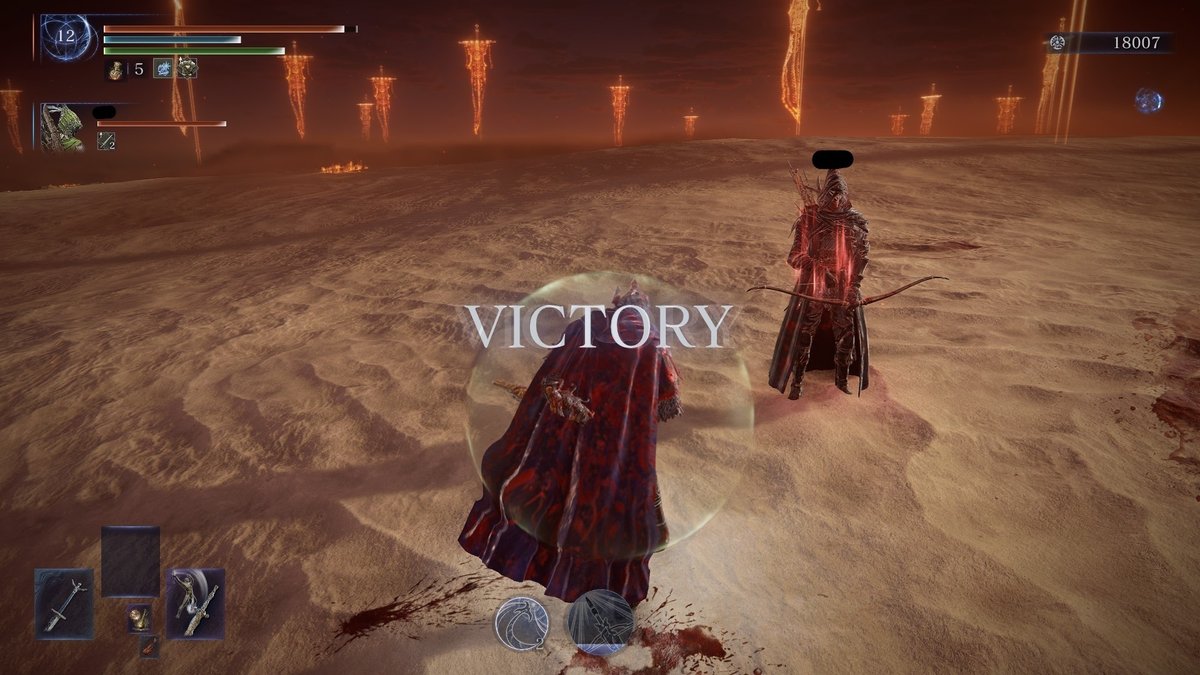Activate the ultimate art blade icon
This screenshot has width=1200, height=675.
pyautogui.click(x=599, y=621)
